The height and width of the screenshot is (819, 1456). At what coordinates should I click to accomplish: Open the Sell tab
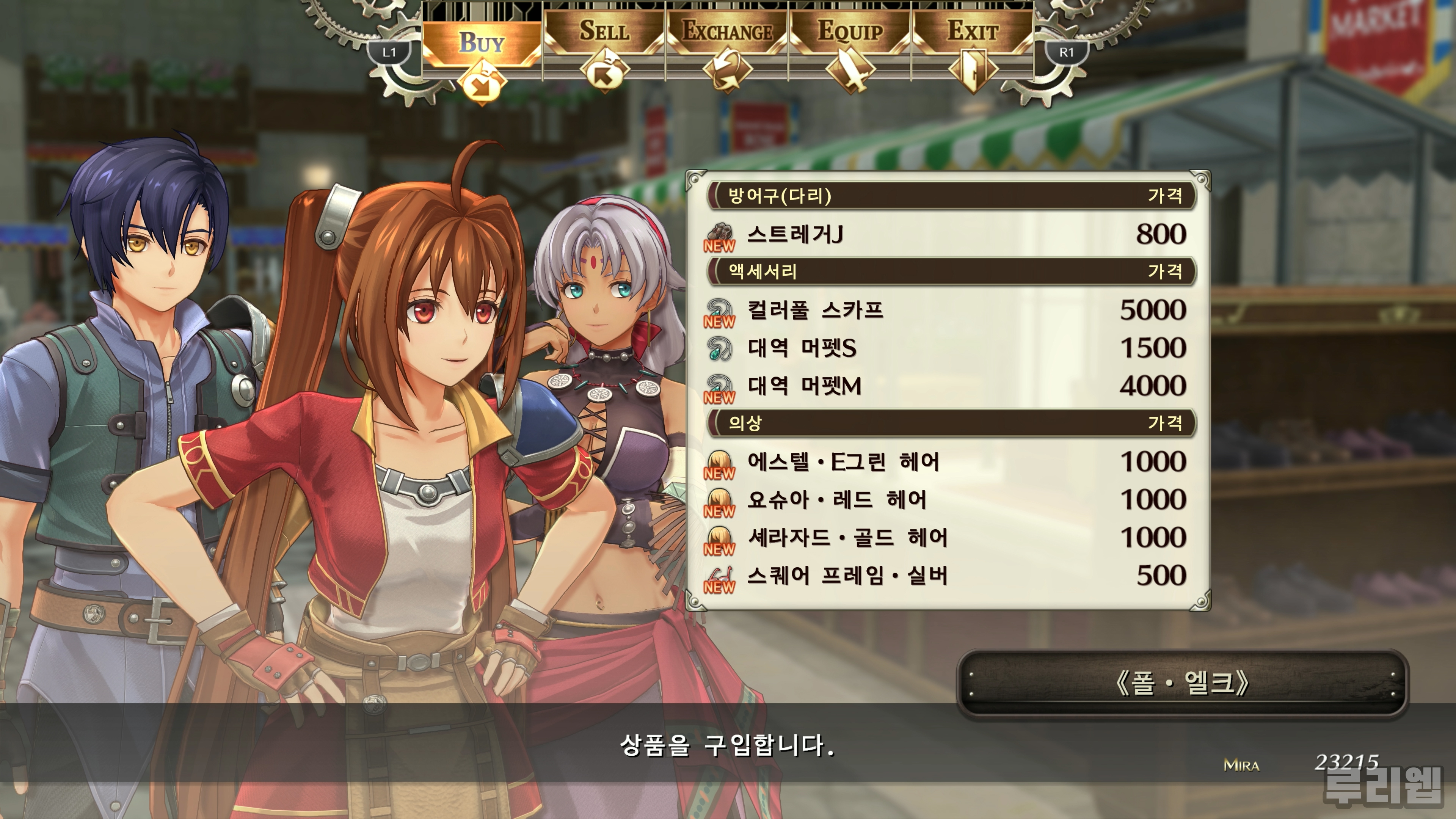[604, 31]
